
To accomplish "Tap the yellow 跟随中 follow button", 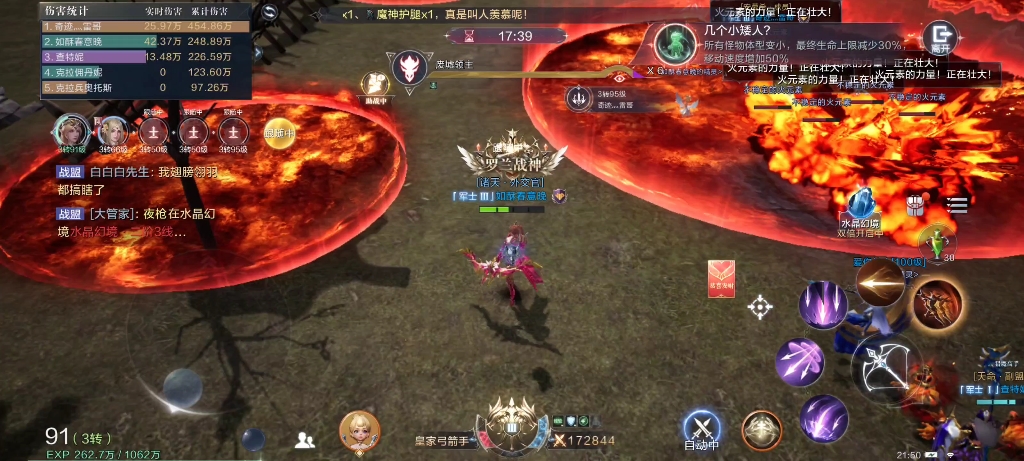I will tap(279, 132).
